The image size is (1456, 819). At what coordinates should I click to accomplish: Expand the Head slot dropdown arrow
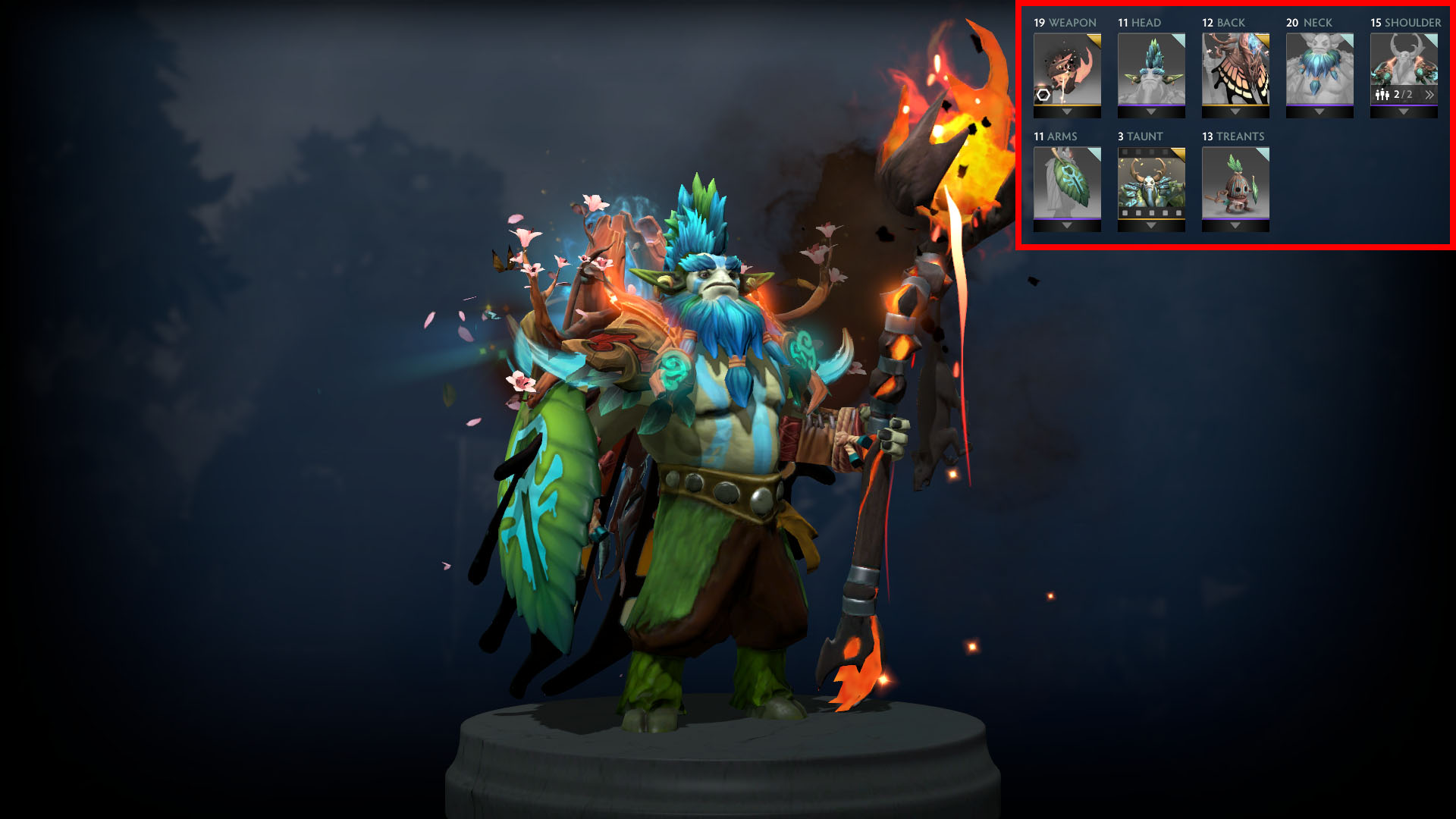click(1151, 112)
